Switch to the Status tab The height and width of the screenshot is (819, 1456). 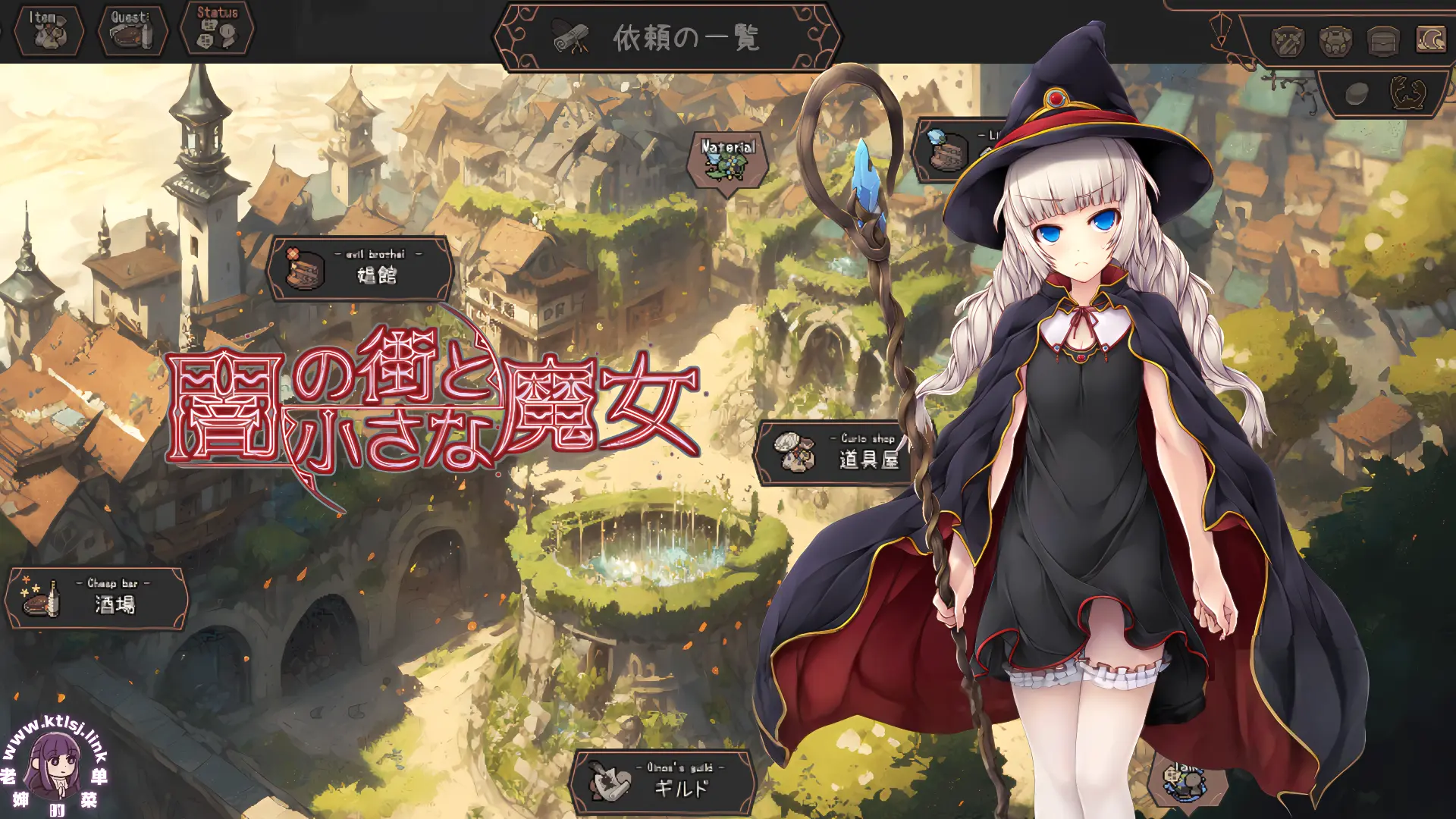[x=215, y=29]
